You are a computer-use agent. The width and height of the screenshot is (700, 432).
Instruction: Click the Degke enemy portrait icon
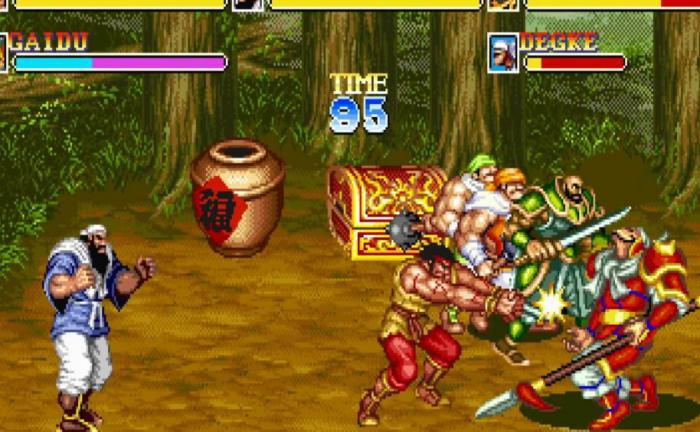(x=503, y=53)
